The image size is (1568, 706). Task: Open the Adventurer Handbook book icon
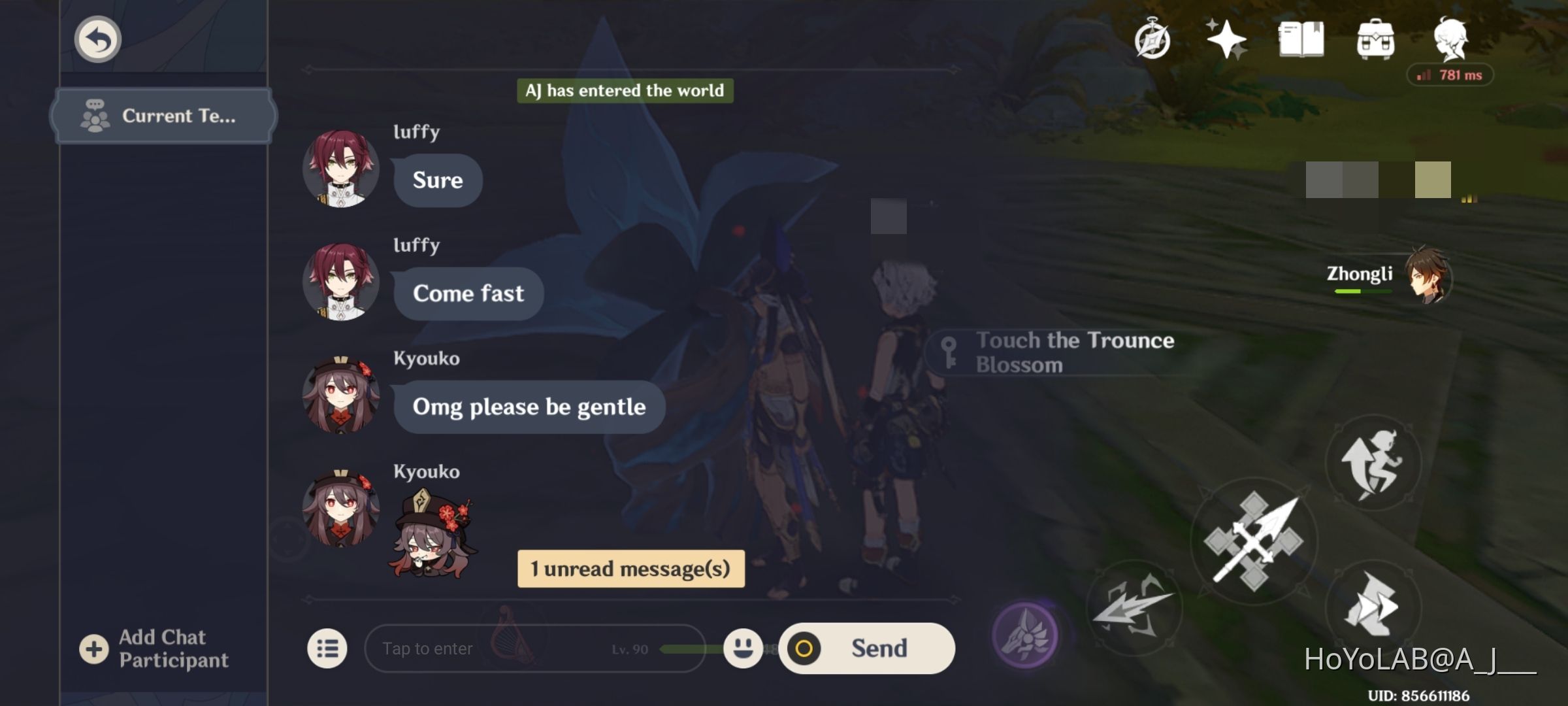click(1303, 41)
